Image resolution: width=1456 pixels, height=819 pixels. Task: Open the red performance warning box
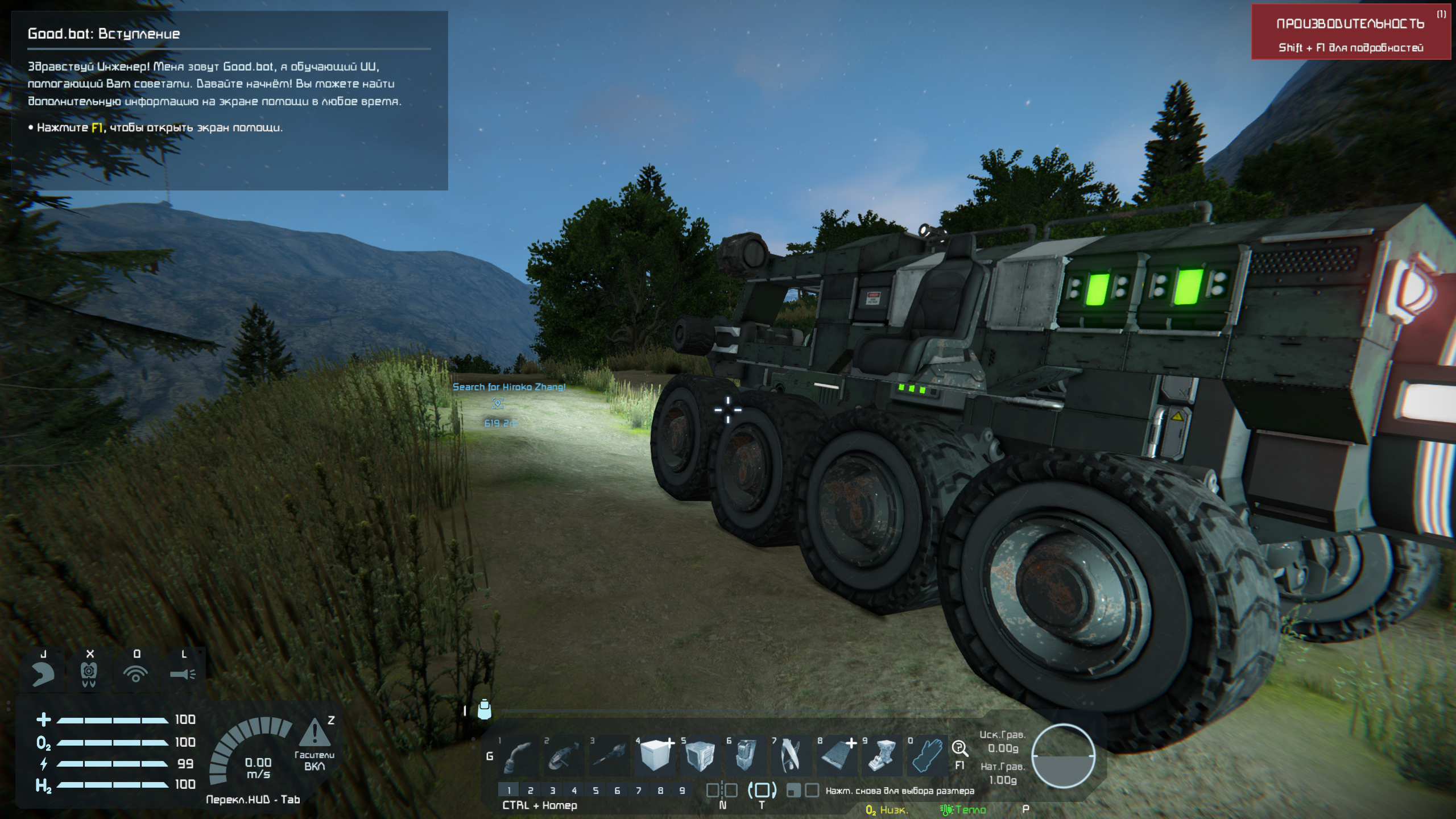tap(1350, 33)
